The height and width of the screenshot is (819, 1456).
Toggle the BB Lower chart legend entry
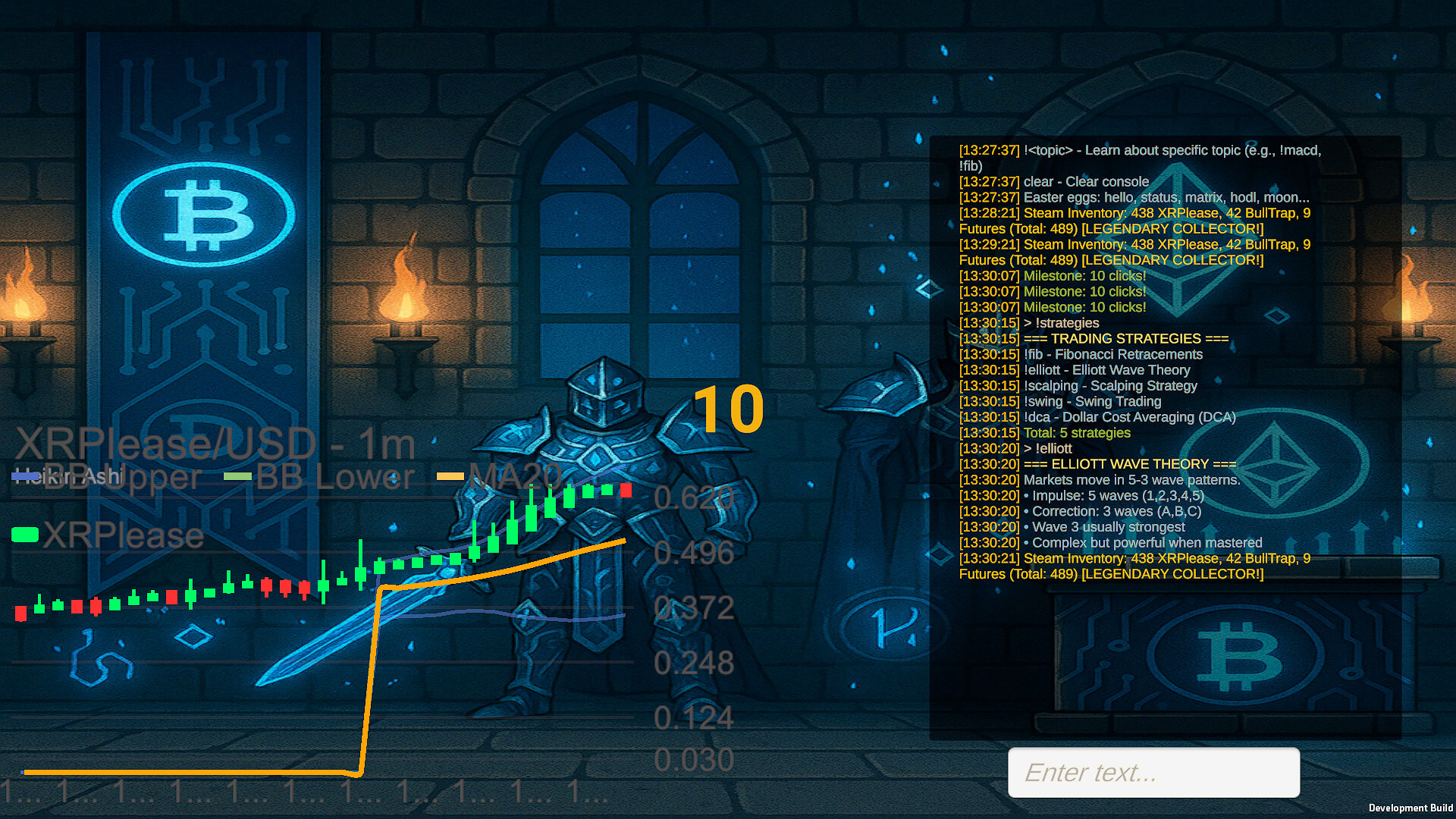[x=320, y=477]
